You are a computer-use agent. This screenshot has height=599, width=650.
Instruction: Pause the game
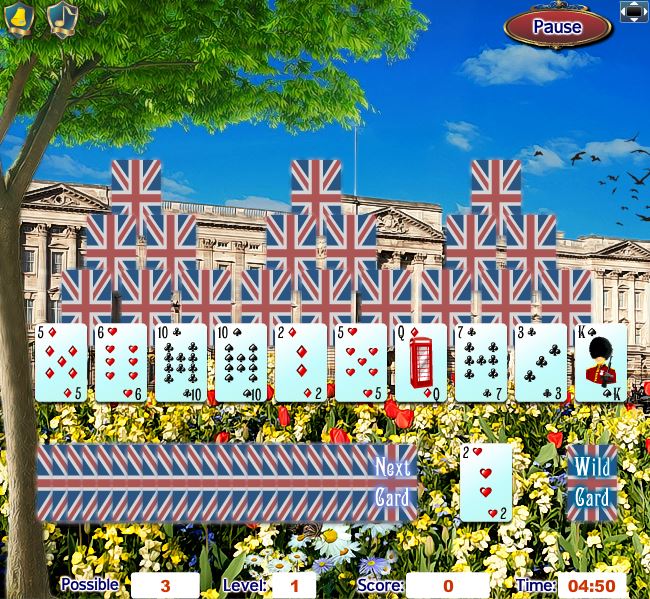[557, 27]
